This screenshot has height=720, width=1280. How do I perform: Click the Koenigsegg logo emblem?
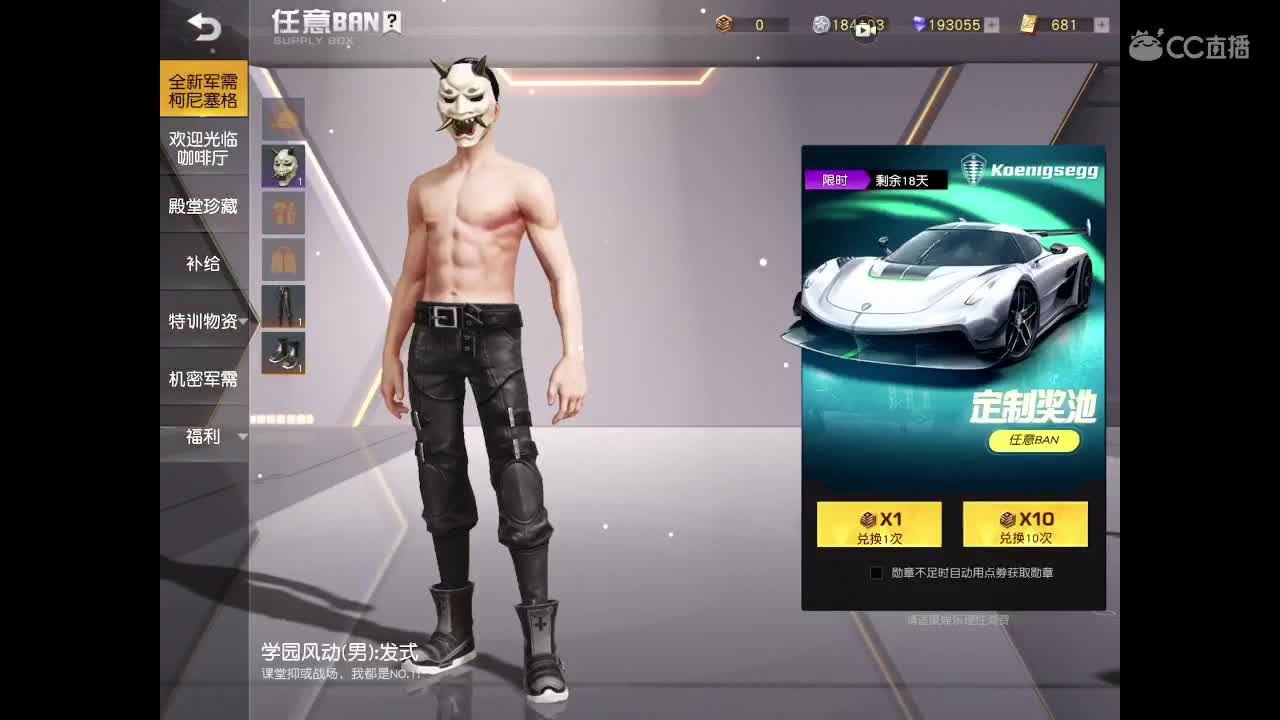(973, 168)
